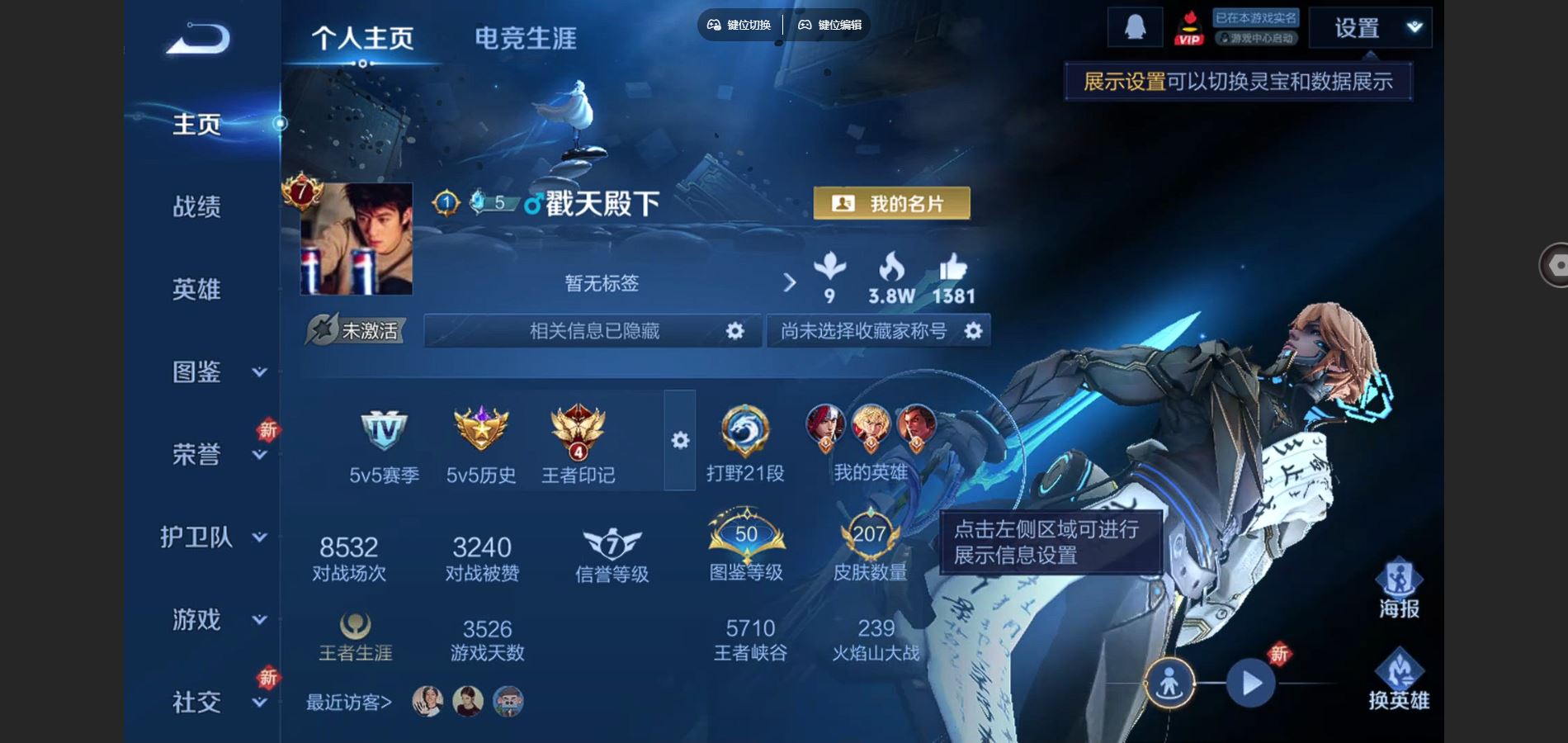Switch to the 电竞生涯 tab

pyautogui.click(x=526, y=37)
